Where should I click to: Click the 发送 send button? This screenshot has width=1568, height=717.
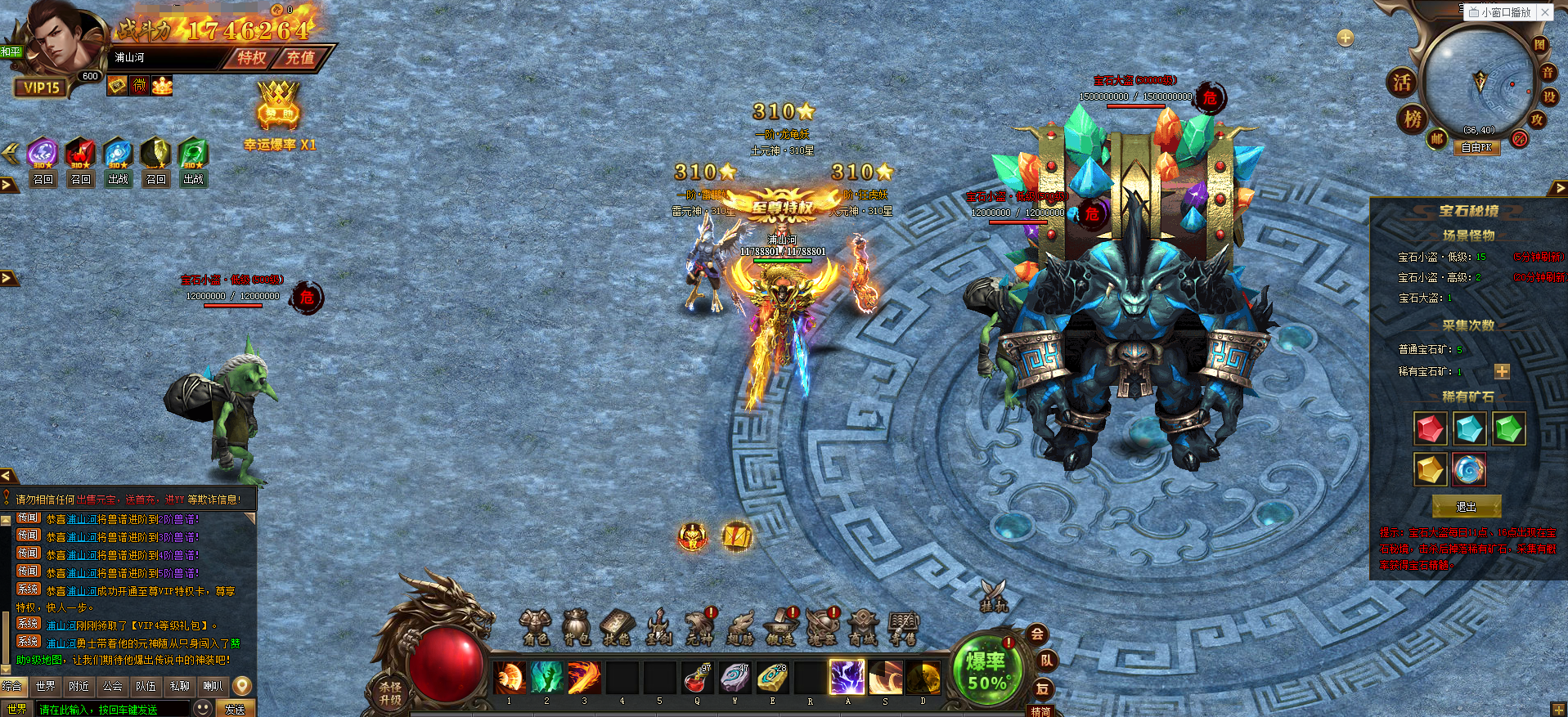click(235, 709)
